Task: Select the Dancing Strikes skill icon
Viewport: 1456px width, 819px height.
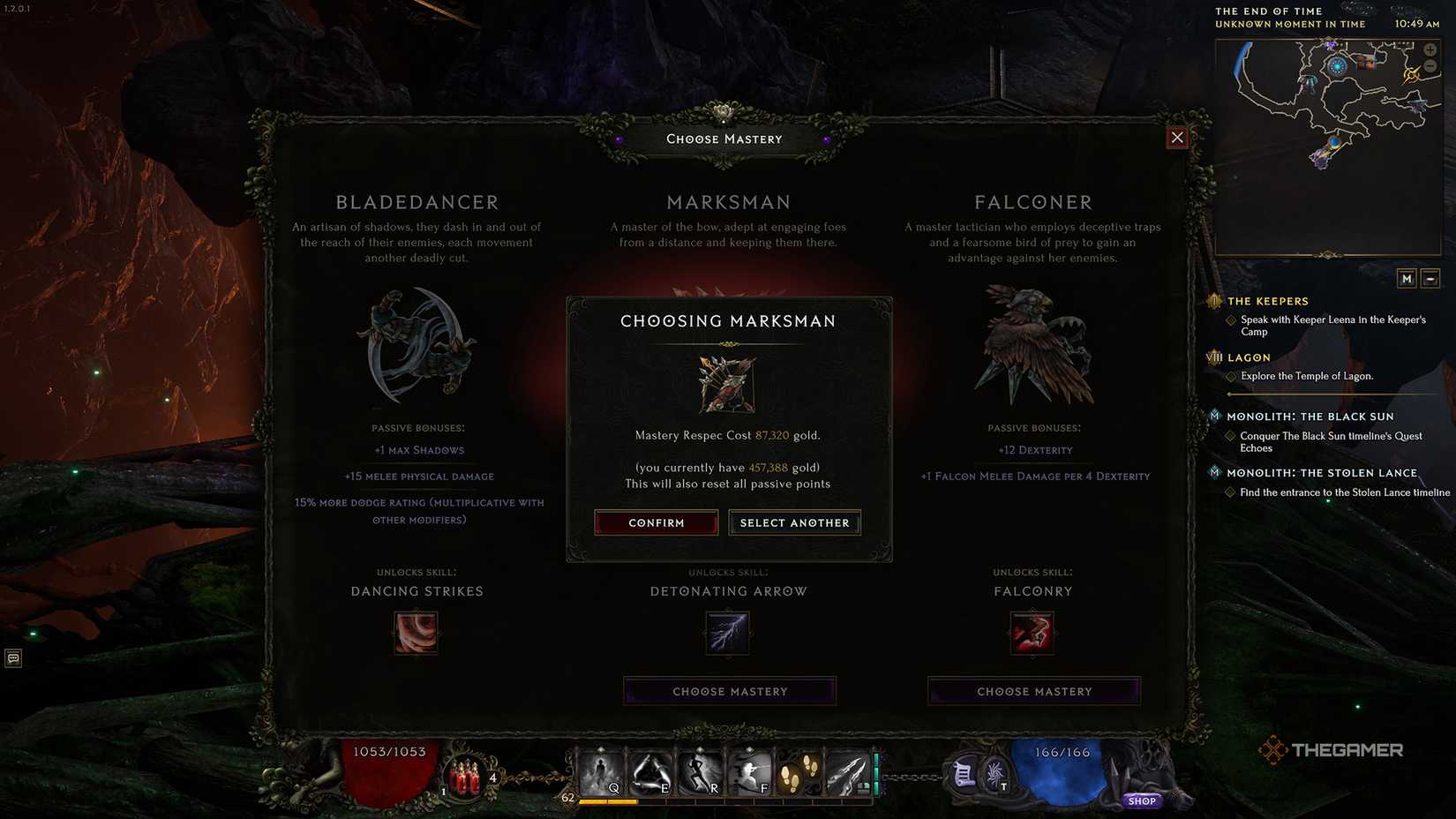Action: pyautogui.click(x=416, y=632)
